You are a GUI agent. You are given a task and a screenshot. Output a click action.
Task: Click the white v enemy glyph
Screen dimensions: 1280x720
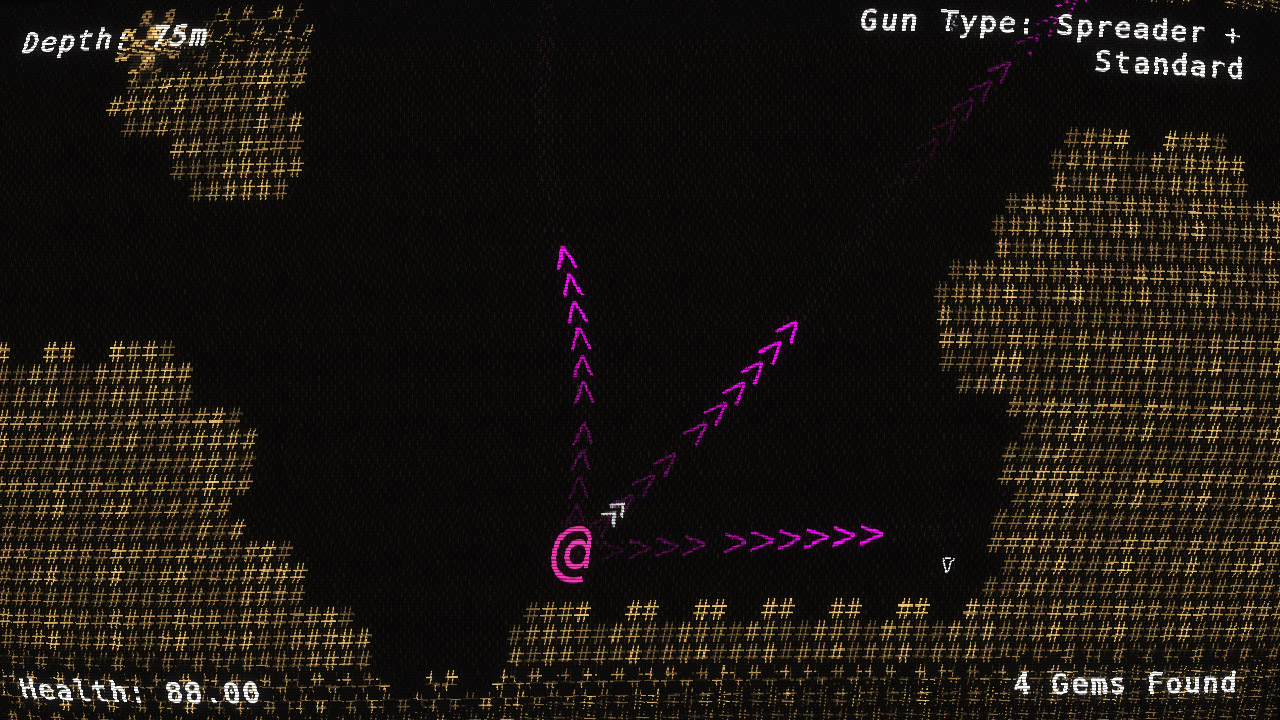946,563
